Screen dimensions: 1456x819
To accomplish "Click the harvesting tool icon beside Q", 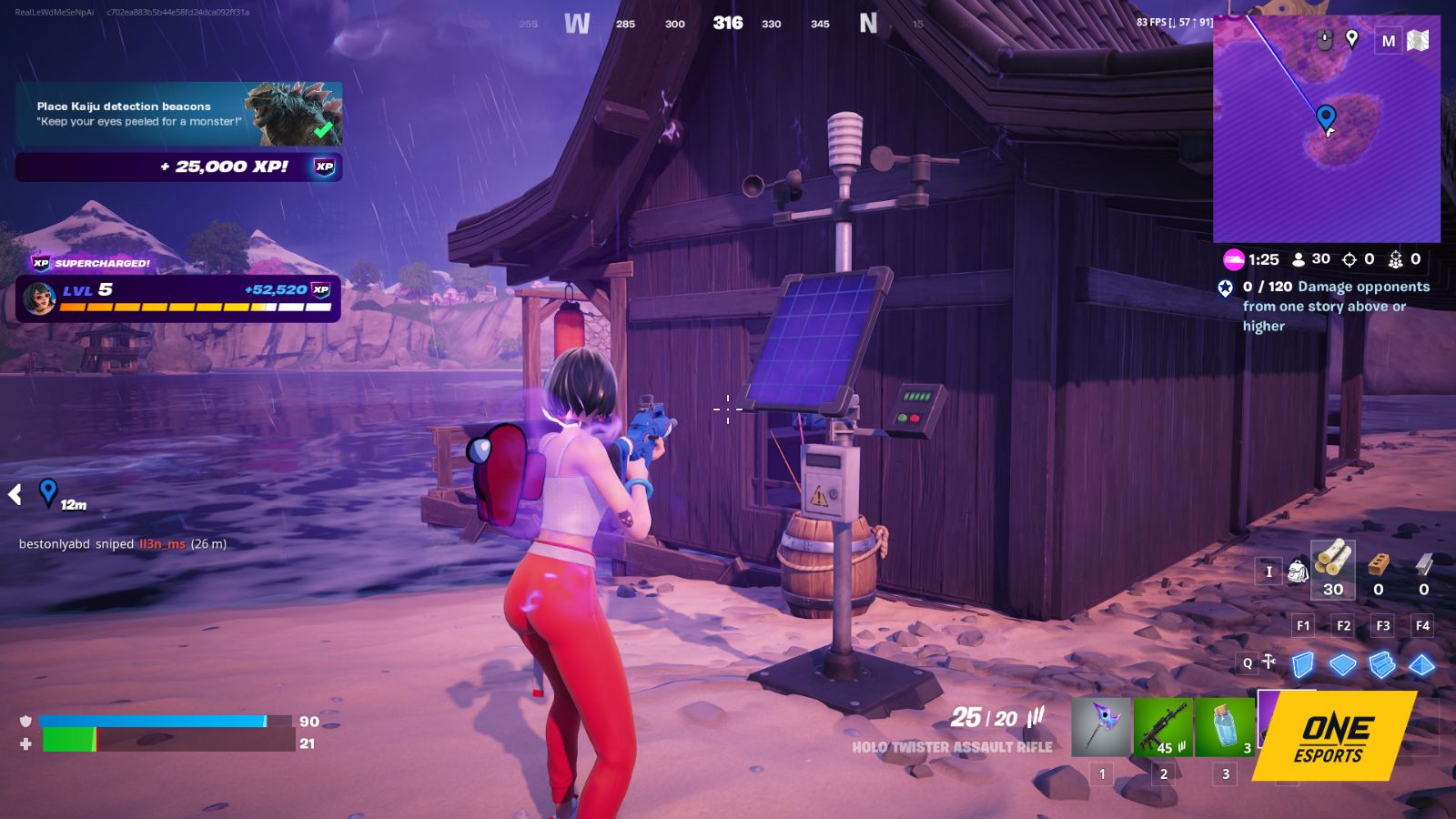I will (1268, 659).
